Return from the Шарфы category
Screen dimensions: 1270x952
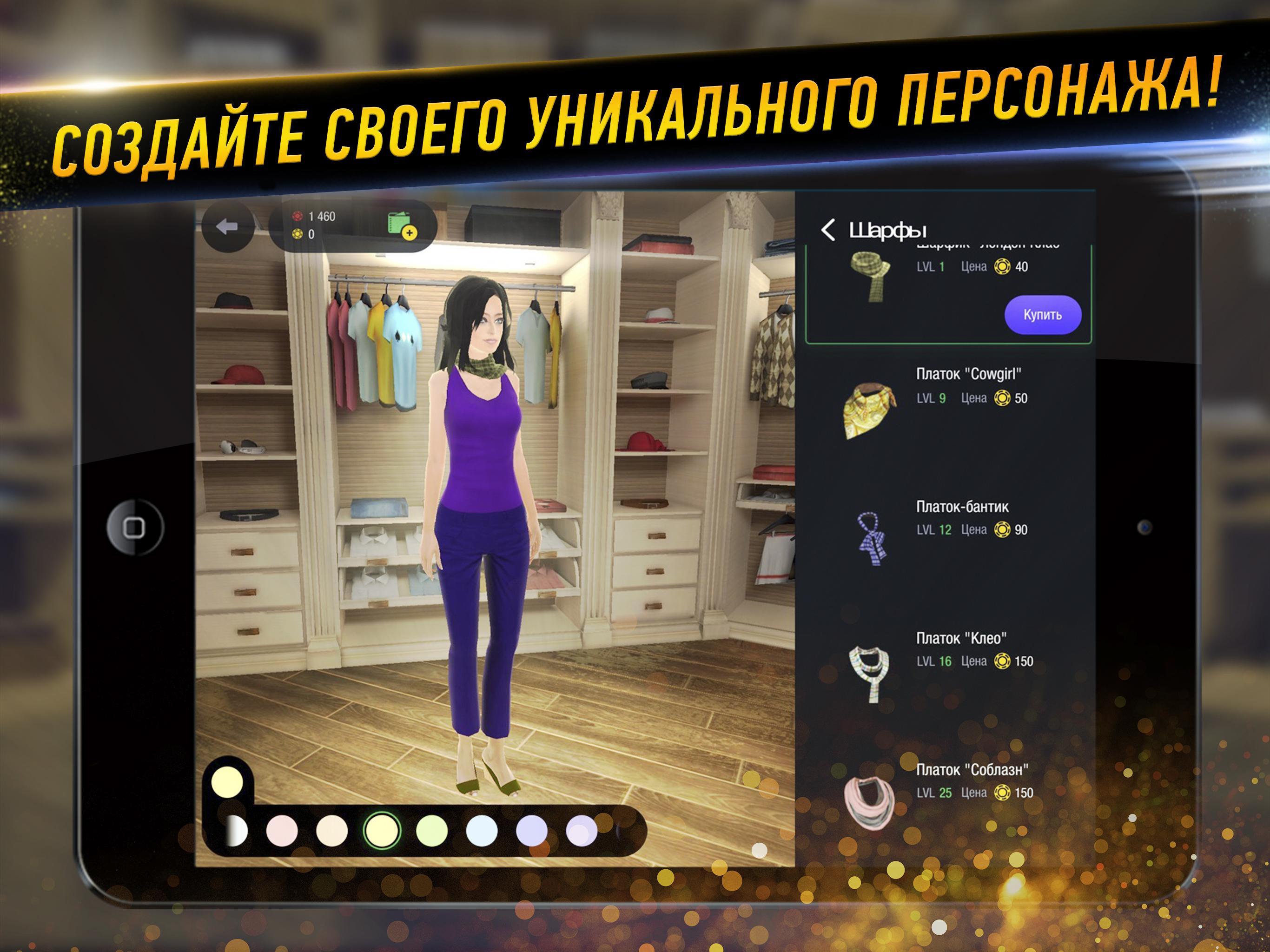pos(828,230)
